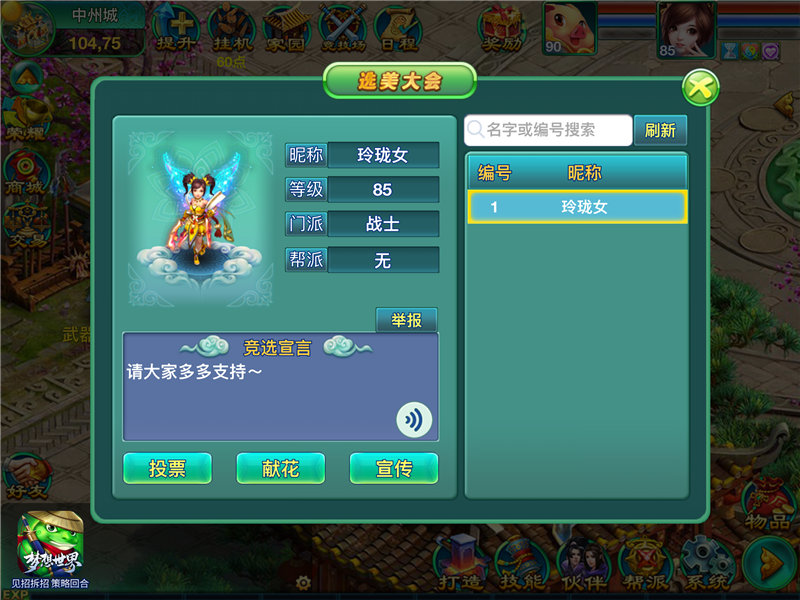Open the 奖励 rewards chest
Screen dimensions: 800x600
[x=503, y=30]
